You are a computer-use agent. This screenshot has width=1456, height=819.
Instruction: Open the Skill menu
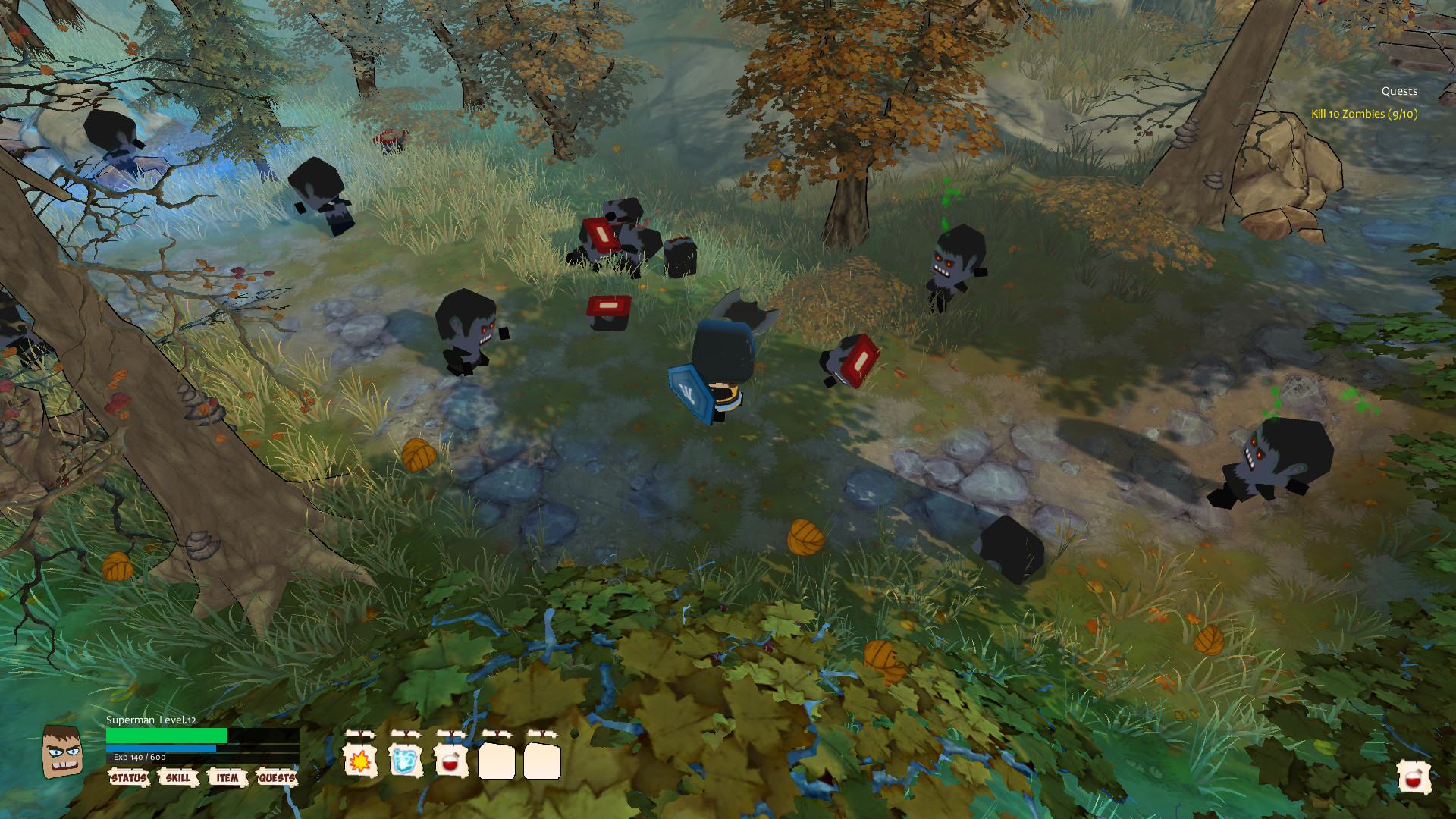pyautogui.click(x=178, y=778)
